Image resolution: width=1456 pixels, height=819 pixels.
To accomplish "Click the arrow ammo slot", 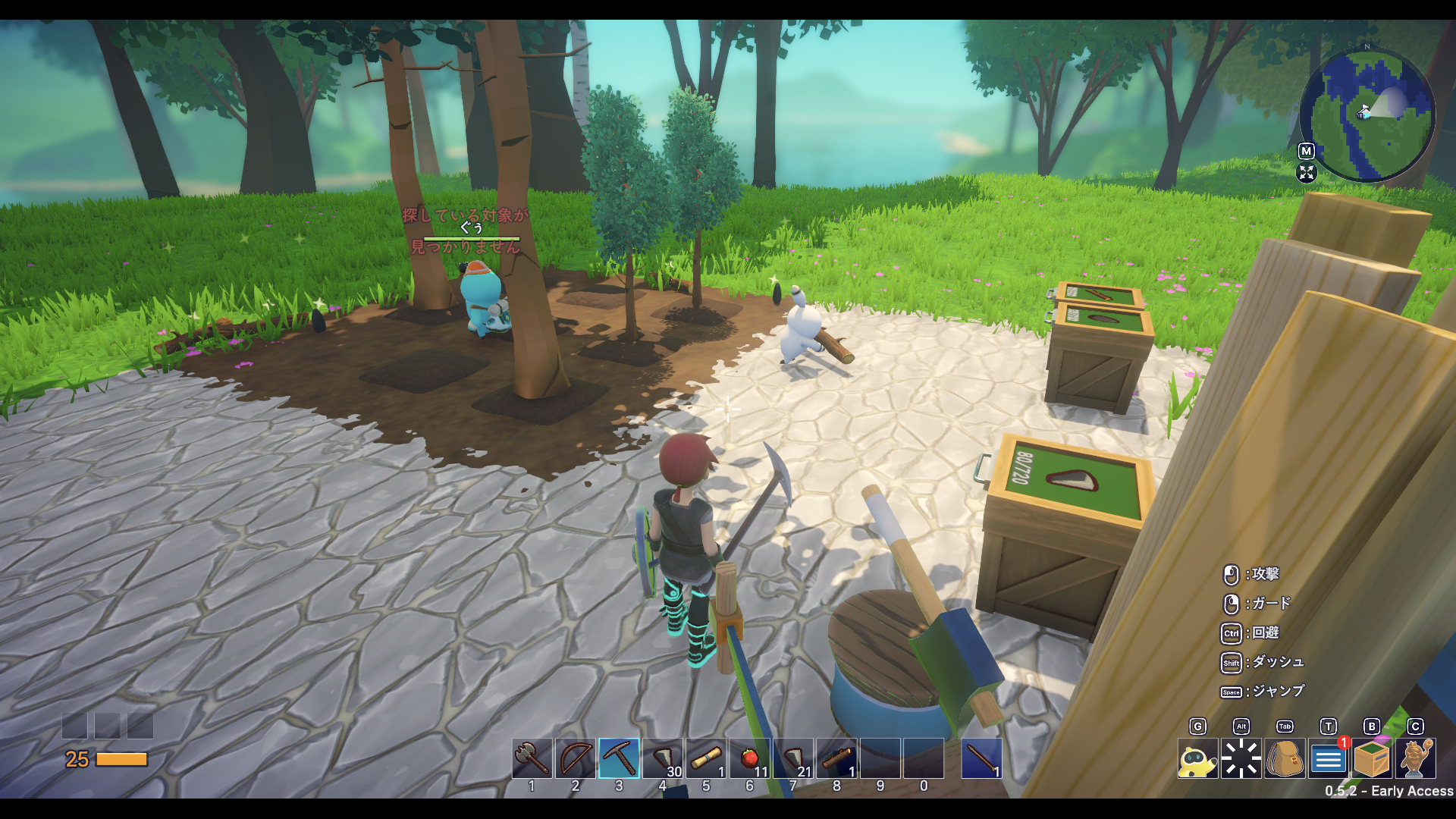I will click(x=981, y=758).
